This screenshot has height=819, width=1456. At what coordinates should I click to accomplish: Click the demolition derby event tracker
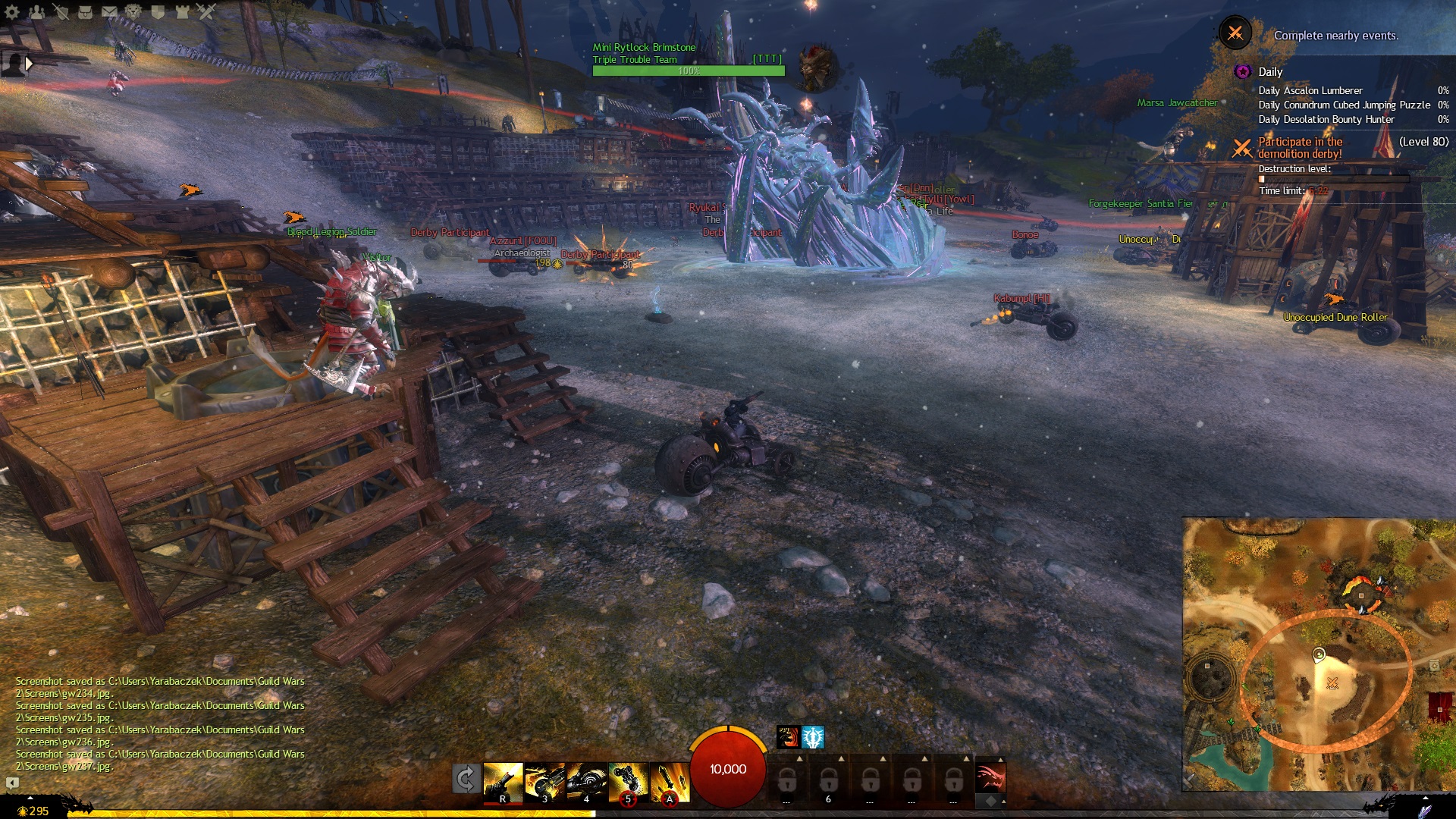tap(1300, 147)
